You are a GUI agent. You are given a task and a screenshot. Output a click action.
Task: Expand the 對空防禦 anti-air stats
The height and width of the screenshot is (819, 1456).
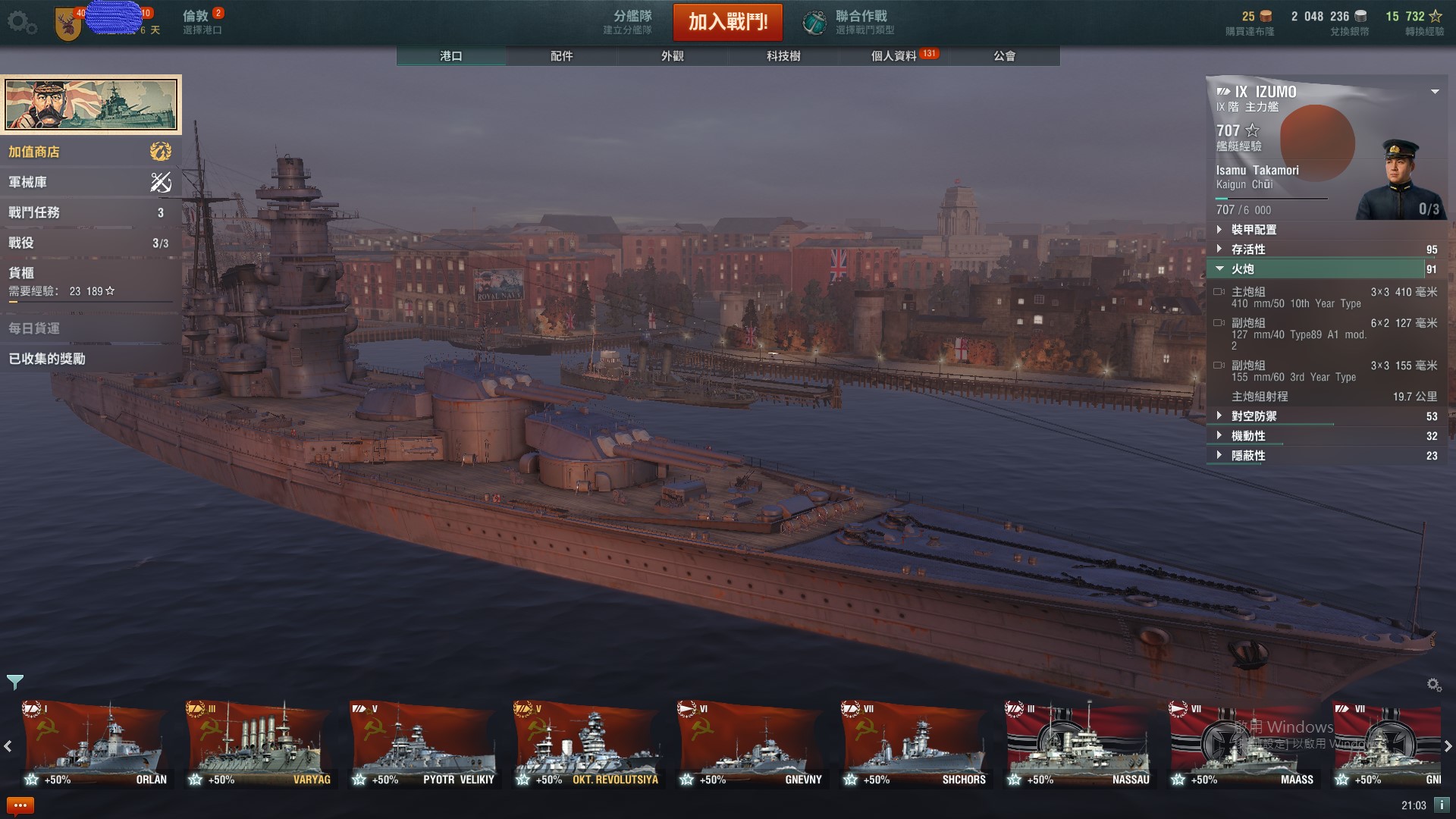(1254, 416)
